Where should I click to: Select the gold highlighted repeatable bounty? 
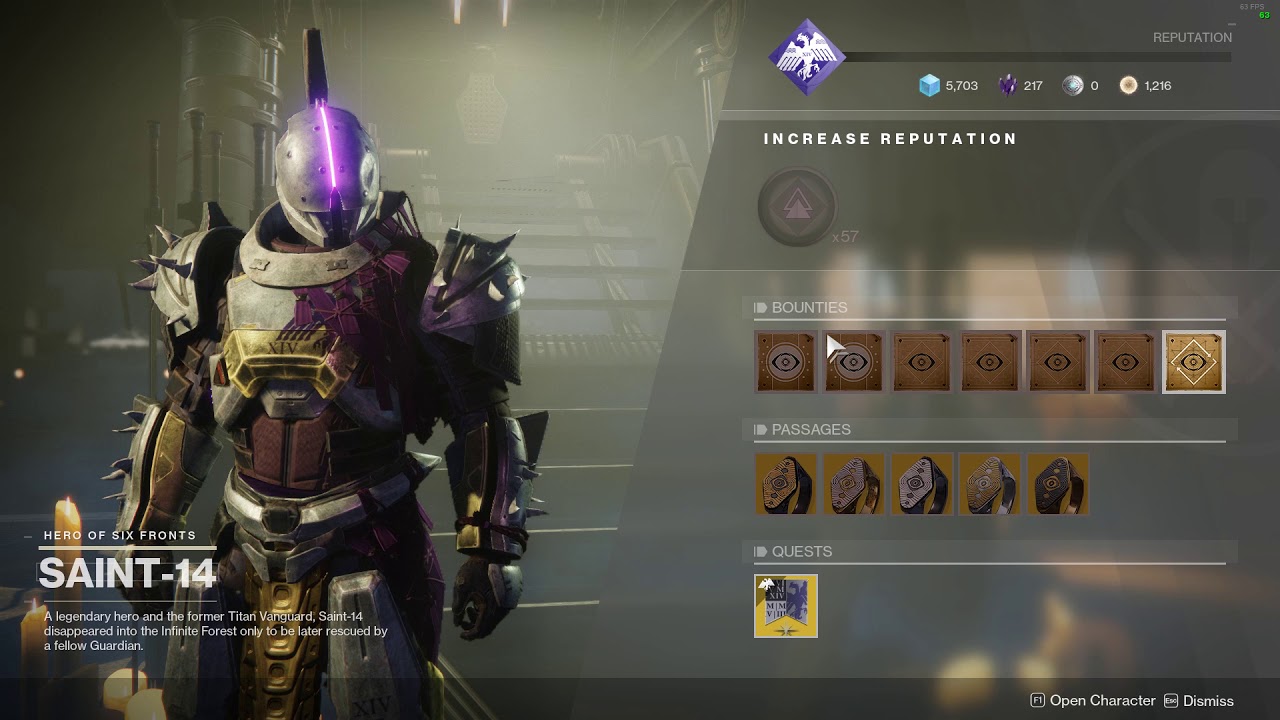click(x=1194, y=362)
